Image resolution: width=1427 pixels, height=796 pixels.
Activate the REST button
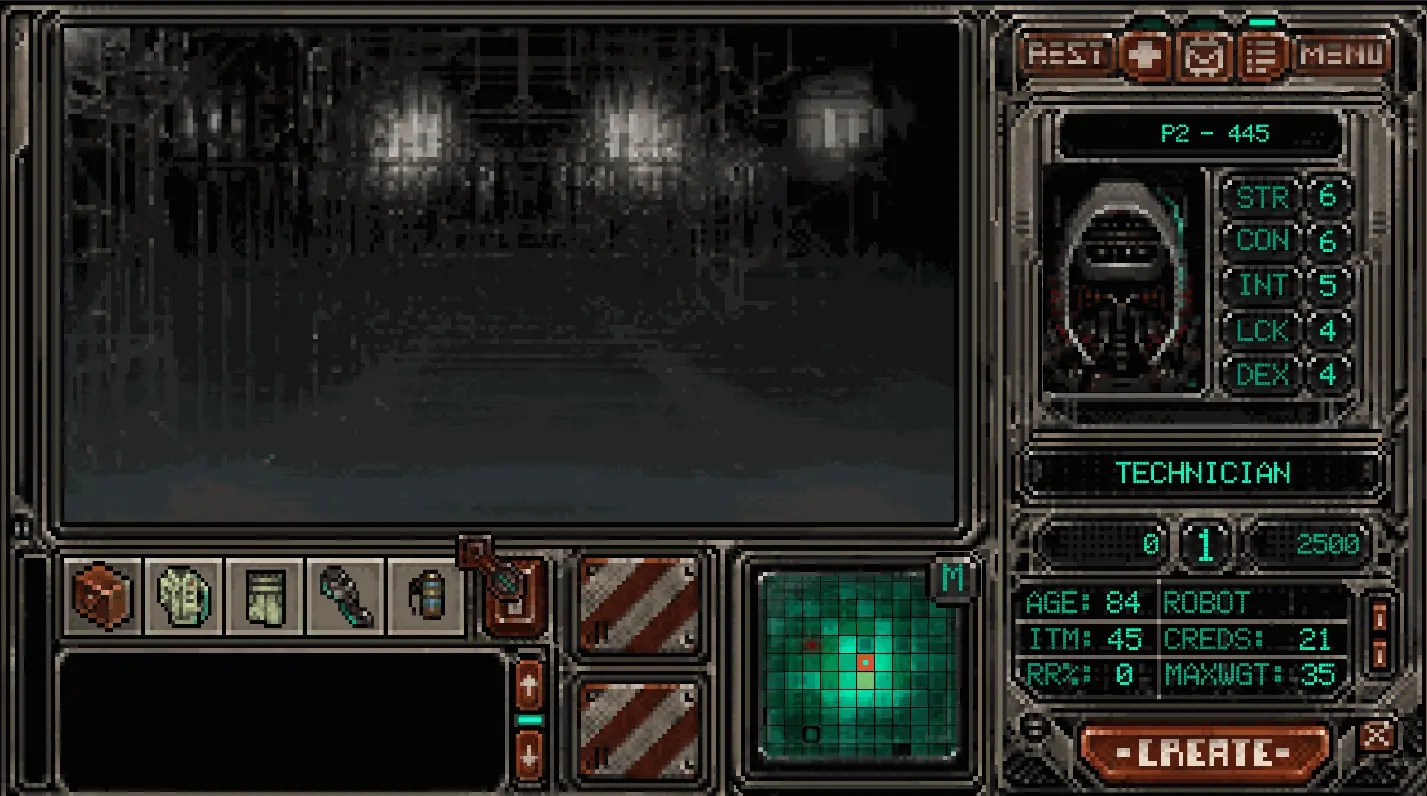coord(1066,54)
